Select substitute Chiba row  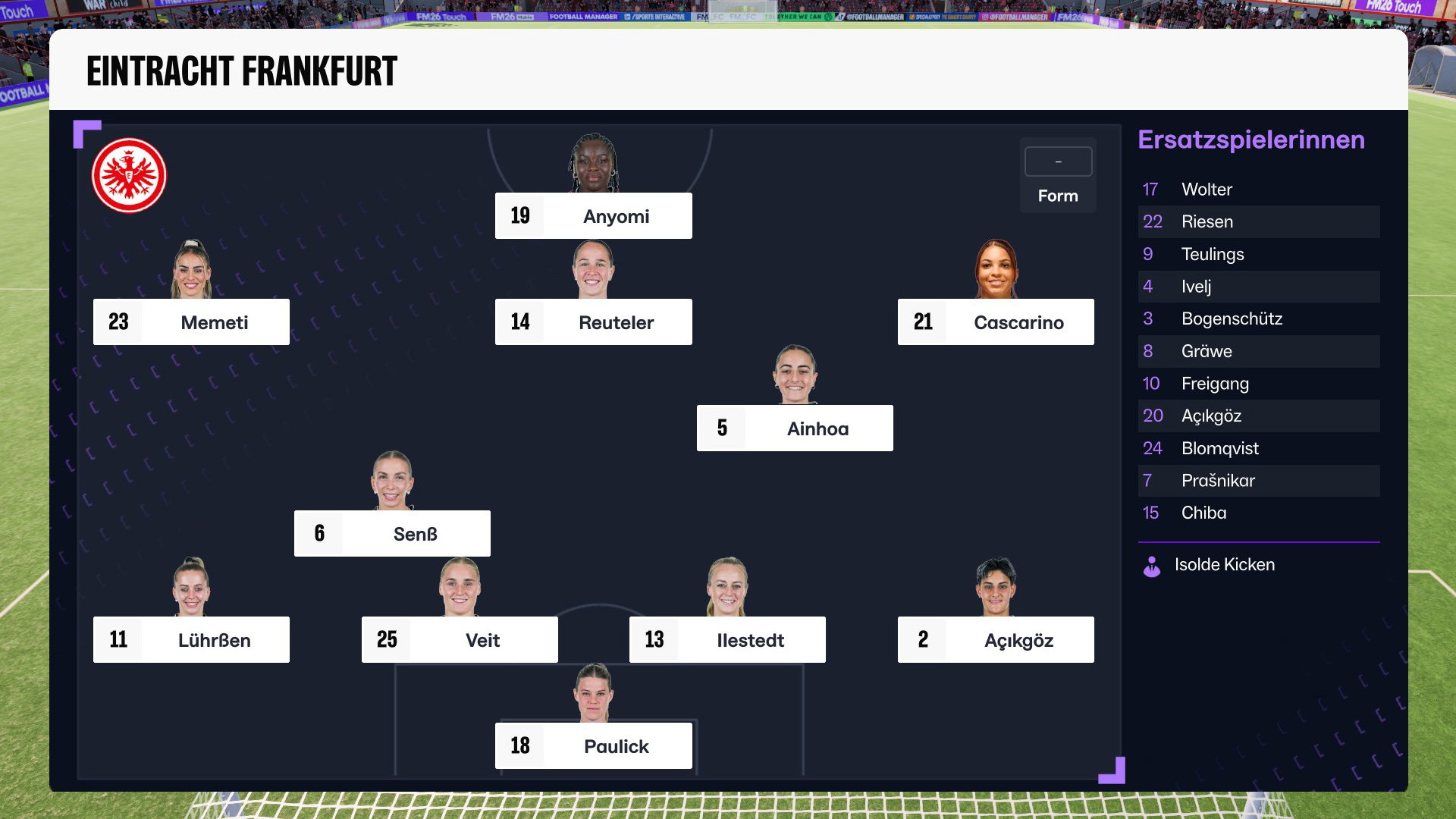click(x=1258, y=513)
